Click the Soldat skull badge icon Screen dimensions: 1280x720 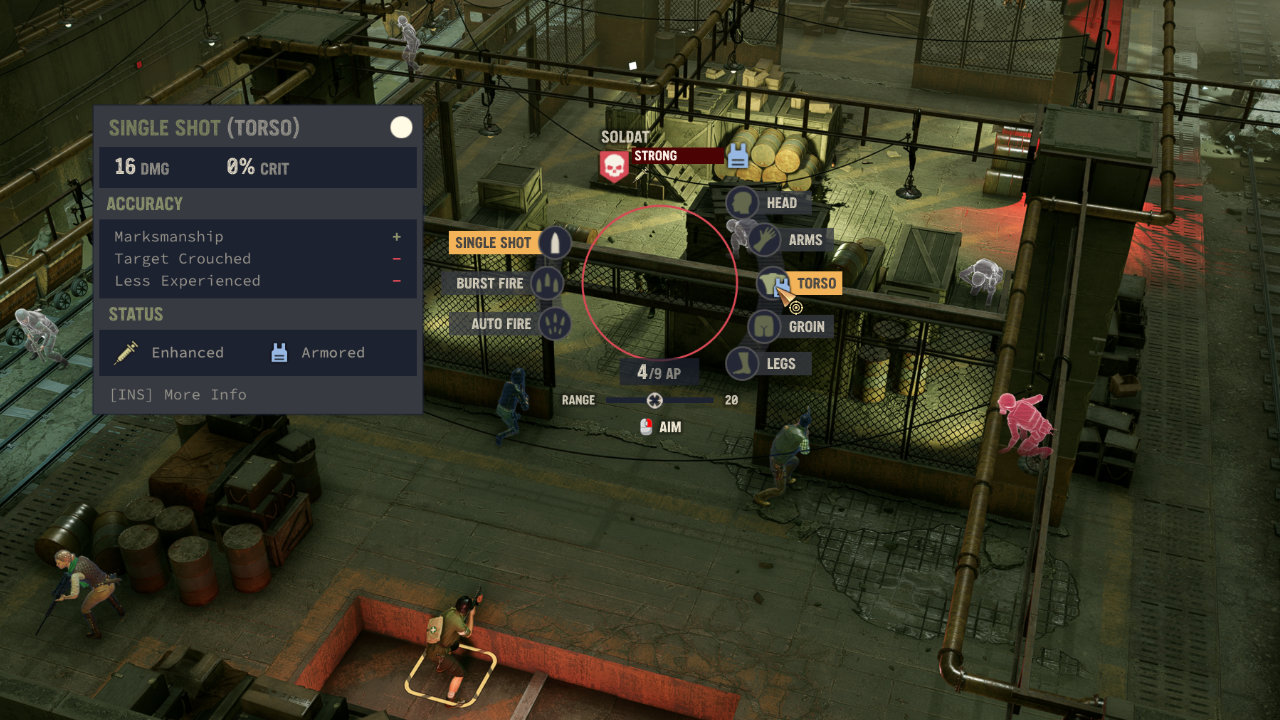[x=614, y=165]
